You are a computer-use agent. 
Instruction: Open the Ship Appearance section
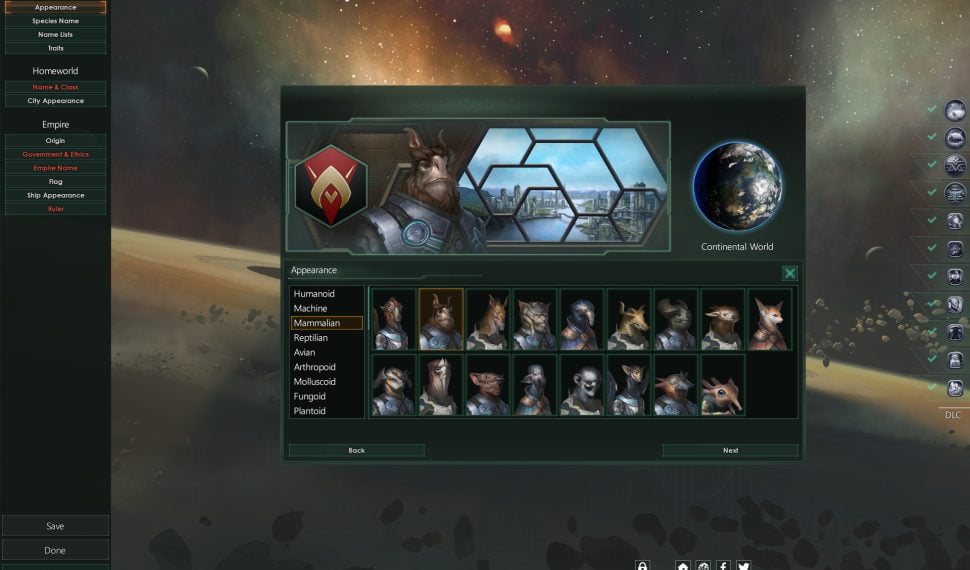coord(55,195)
